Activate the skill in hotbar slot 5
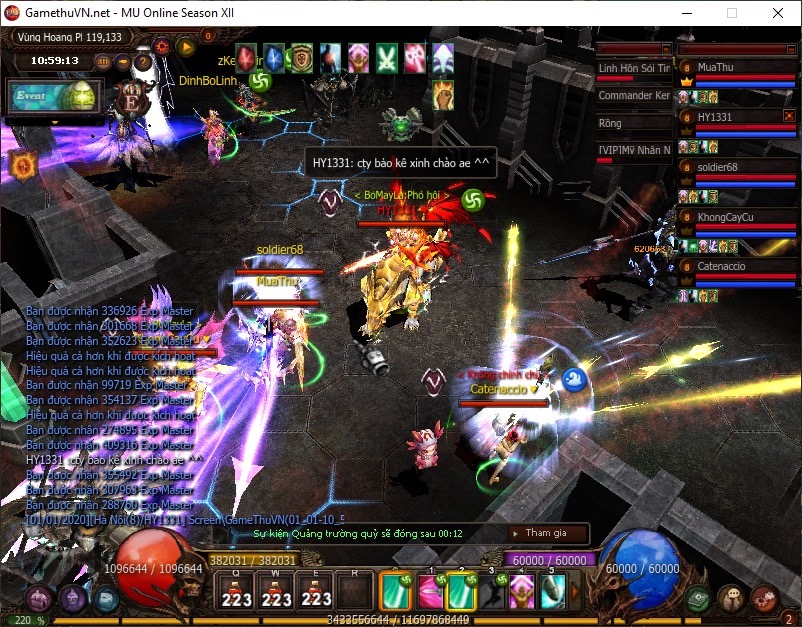The image size is (802, 627). tap(552, 591)
